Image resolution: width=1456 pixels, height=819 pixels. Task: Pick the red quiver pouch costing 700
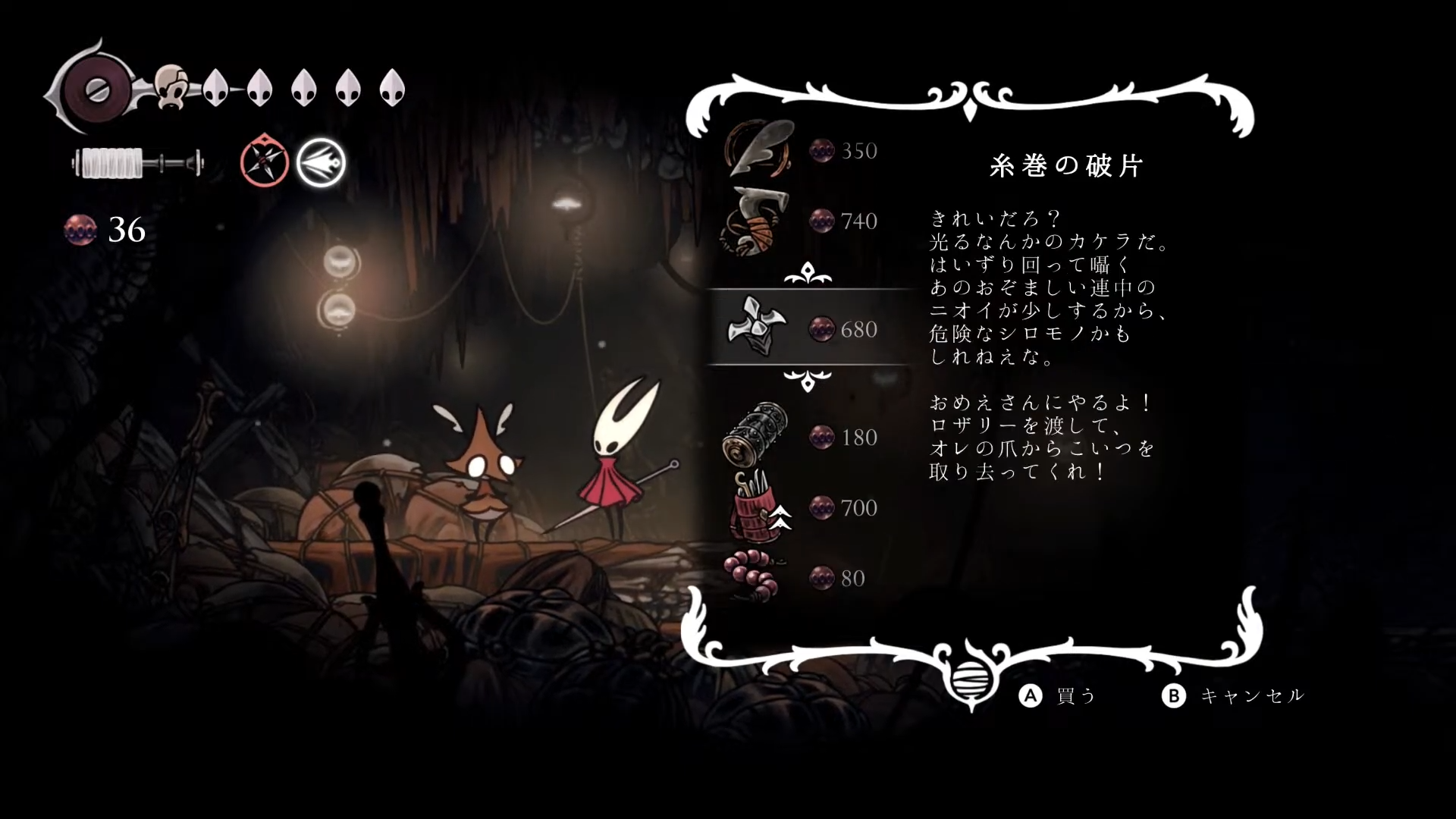[756, 507]
